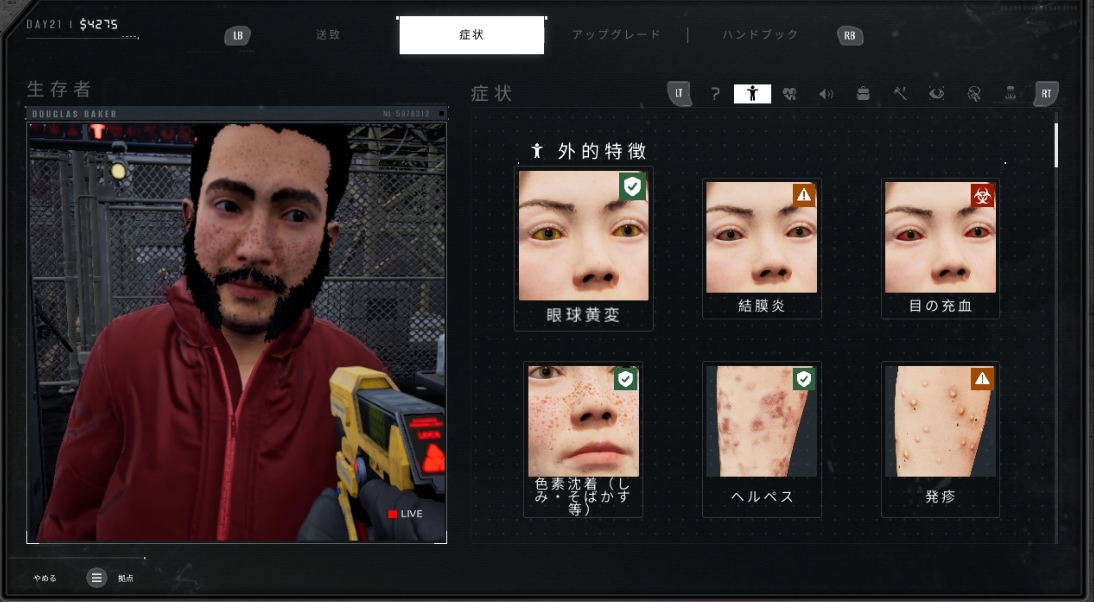This screenshot has width=1094, height=602.
Task: Open the 眼球黄変 symptom card
Action: (583, 248)
